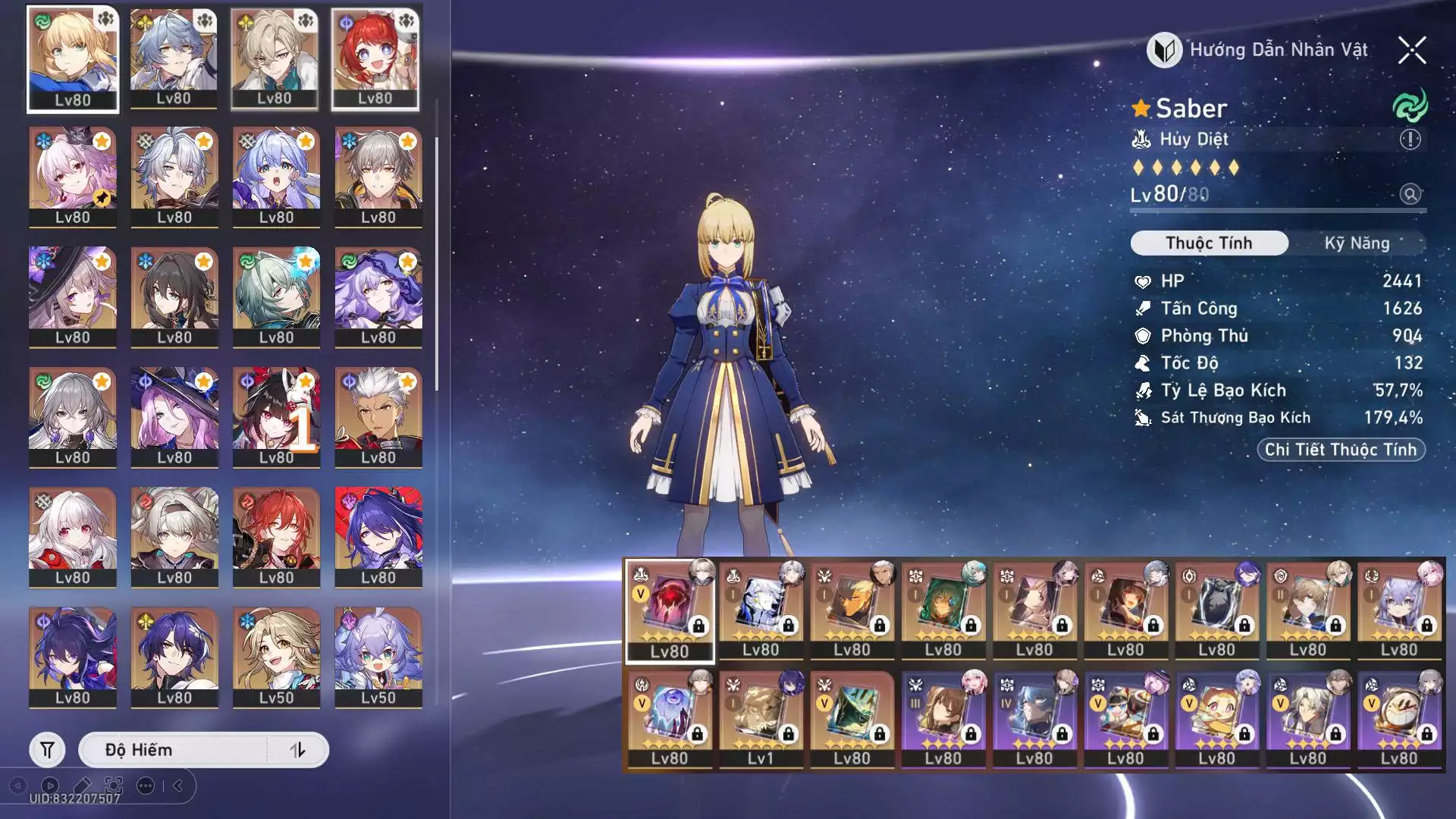The image size is (1456, 819).
Task: Open the overlay toolbar's three-dot menu
Action: [x=146, y=786]
